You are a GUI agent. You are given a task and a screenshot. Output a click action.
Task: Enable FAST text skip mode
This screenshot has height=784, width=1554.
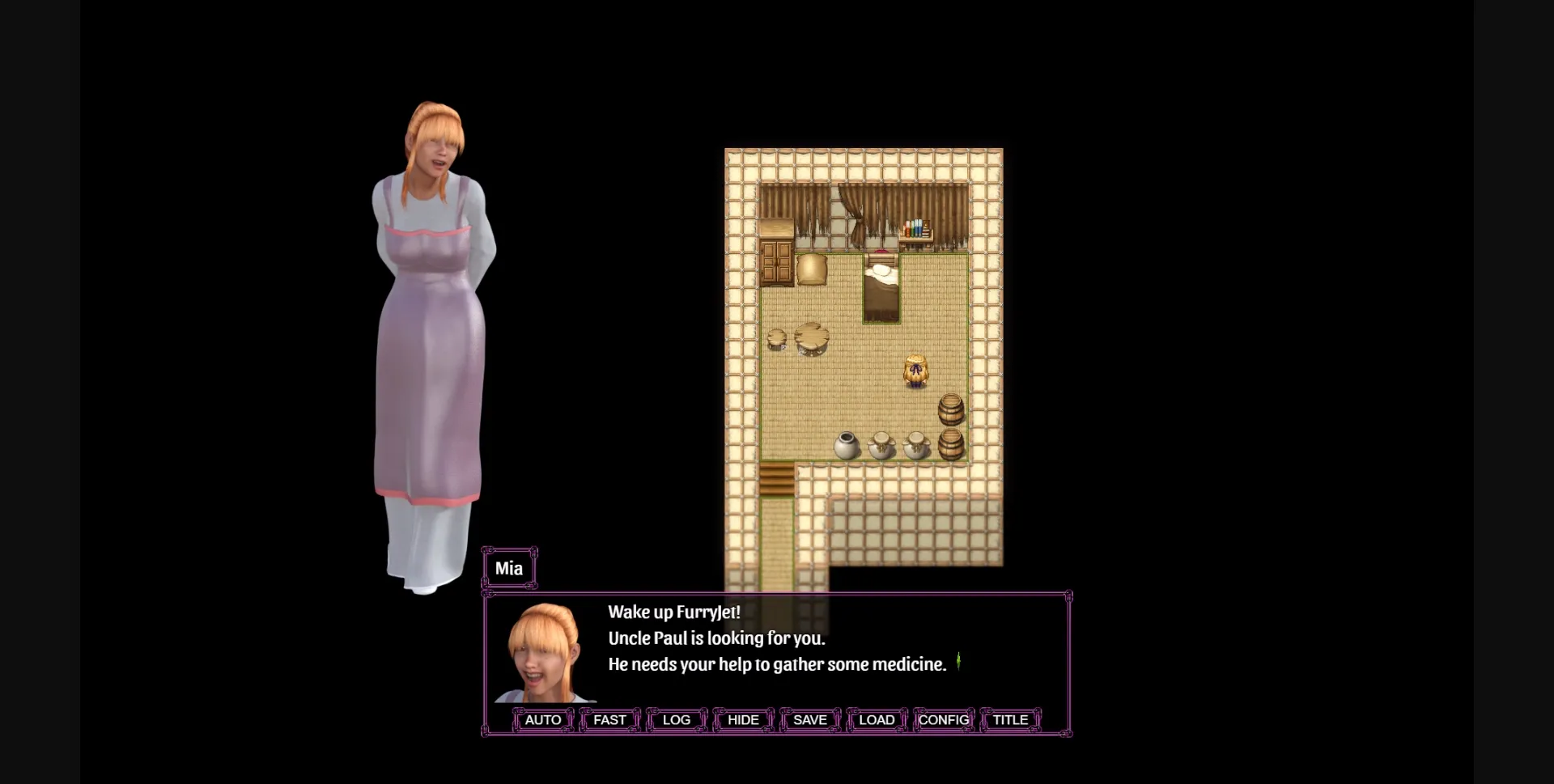[x=609, y=719]
